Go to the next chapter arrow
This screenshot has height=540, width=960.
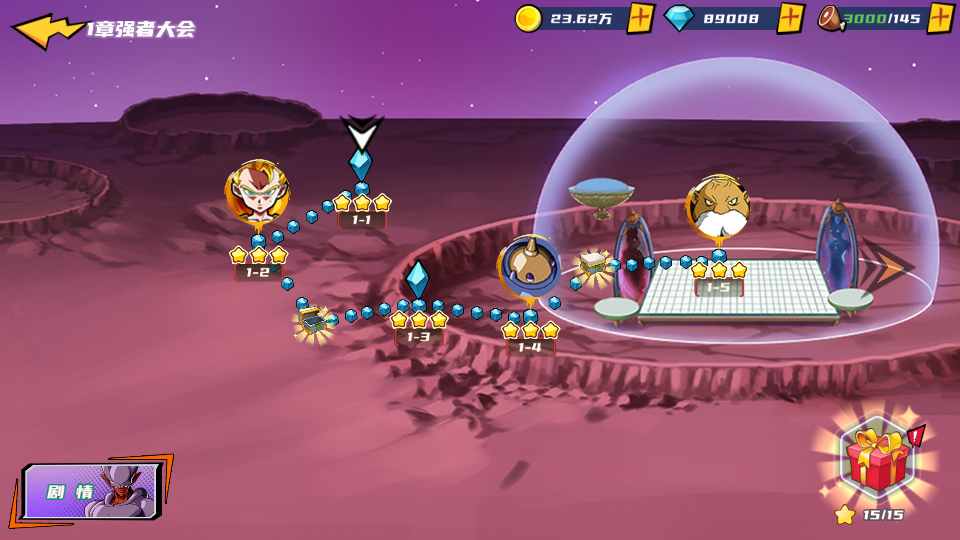[x=888, y=266]
